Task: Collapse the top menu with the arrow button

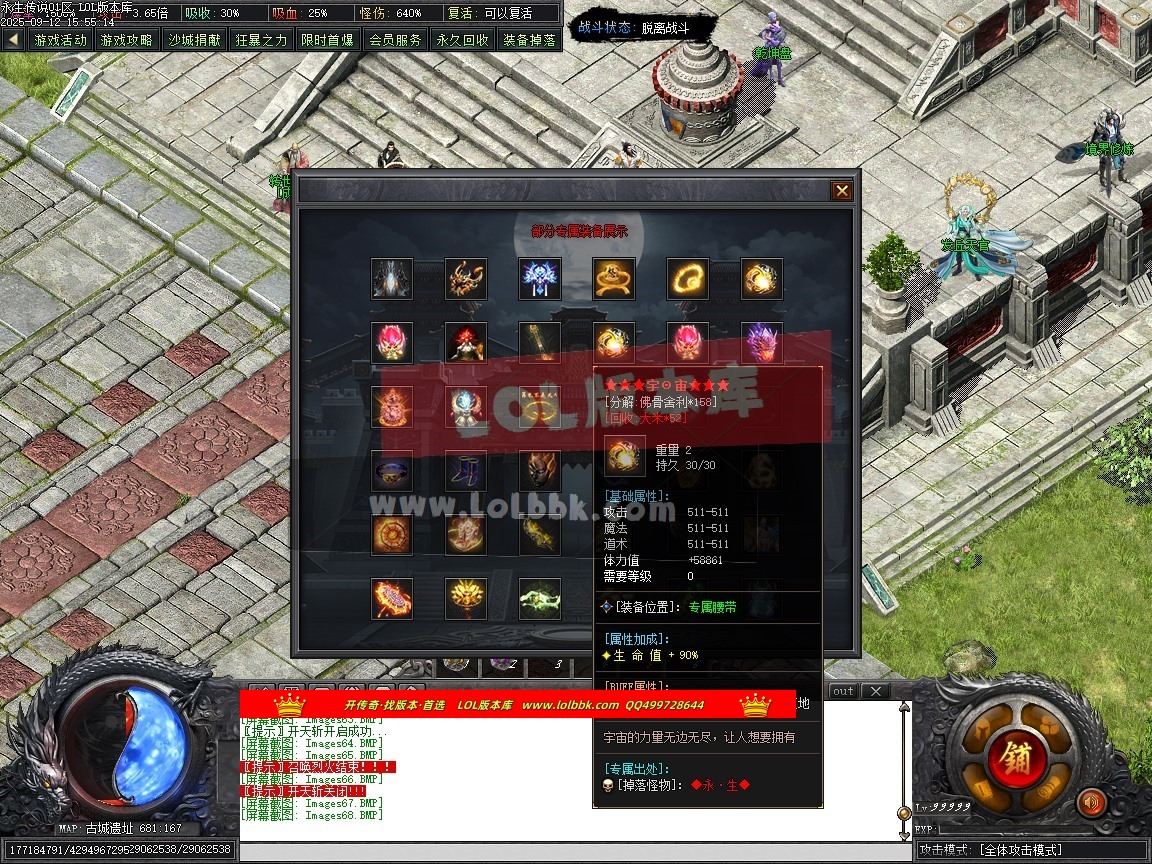Action: point(13,40)
